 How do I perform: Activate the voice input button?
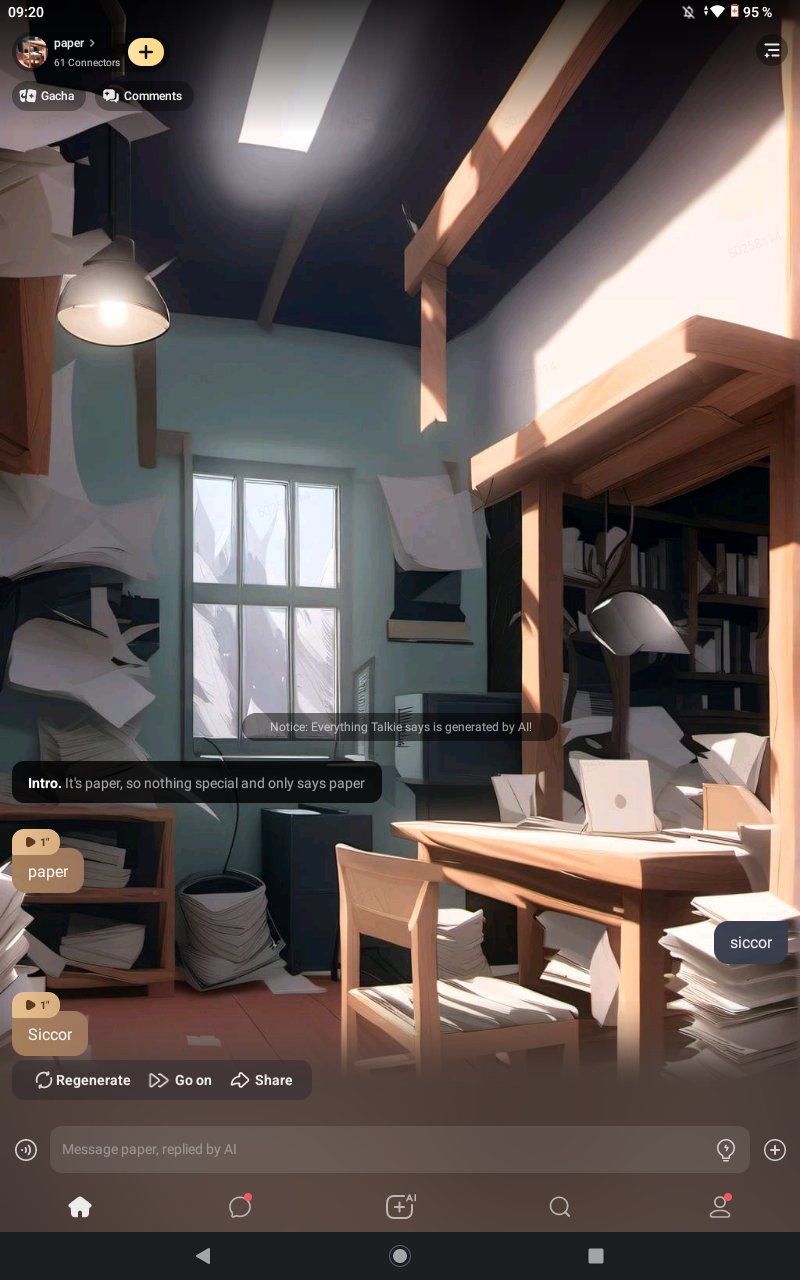(26, 1150)
